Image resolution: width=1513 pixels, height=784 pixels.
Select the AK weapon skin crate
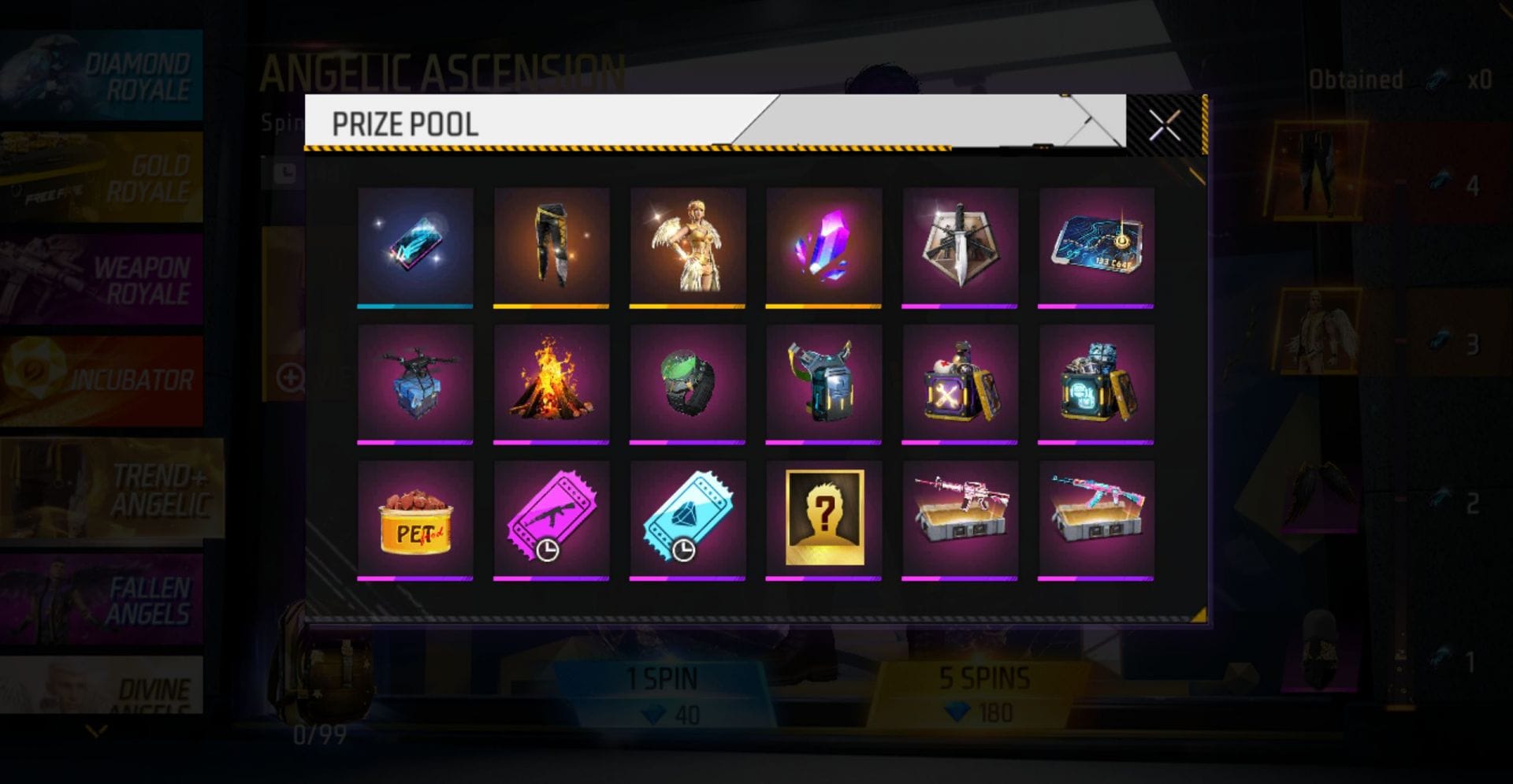pyautogui.click(x=1096, y=518)
